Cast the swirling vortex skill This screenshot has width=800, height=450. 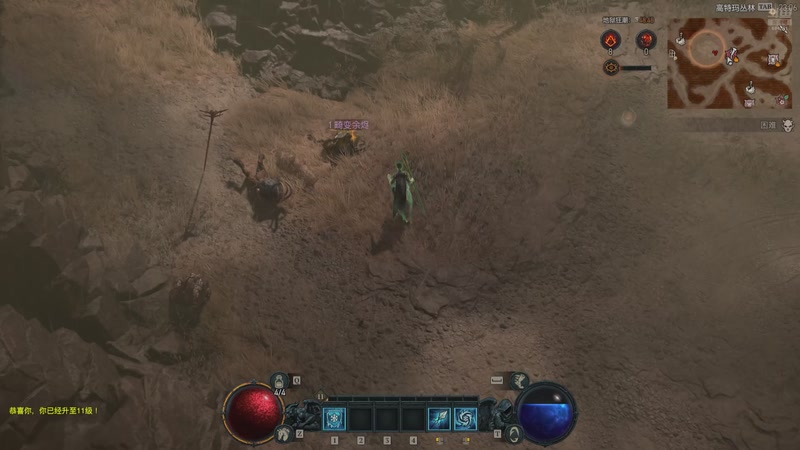464,418
